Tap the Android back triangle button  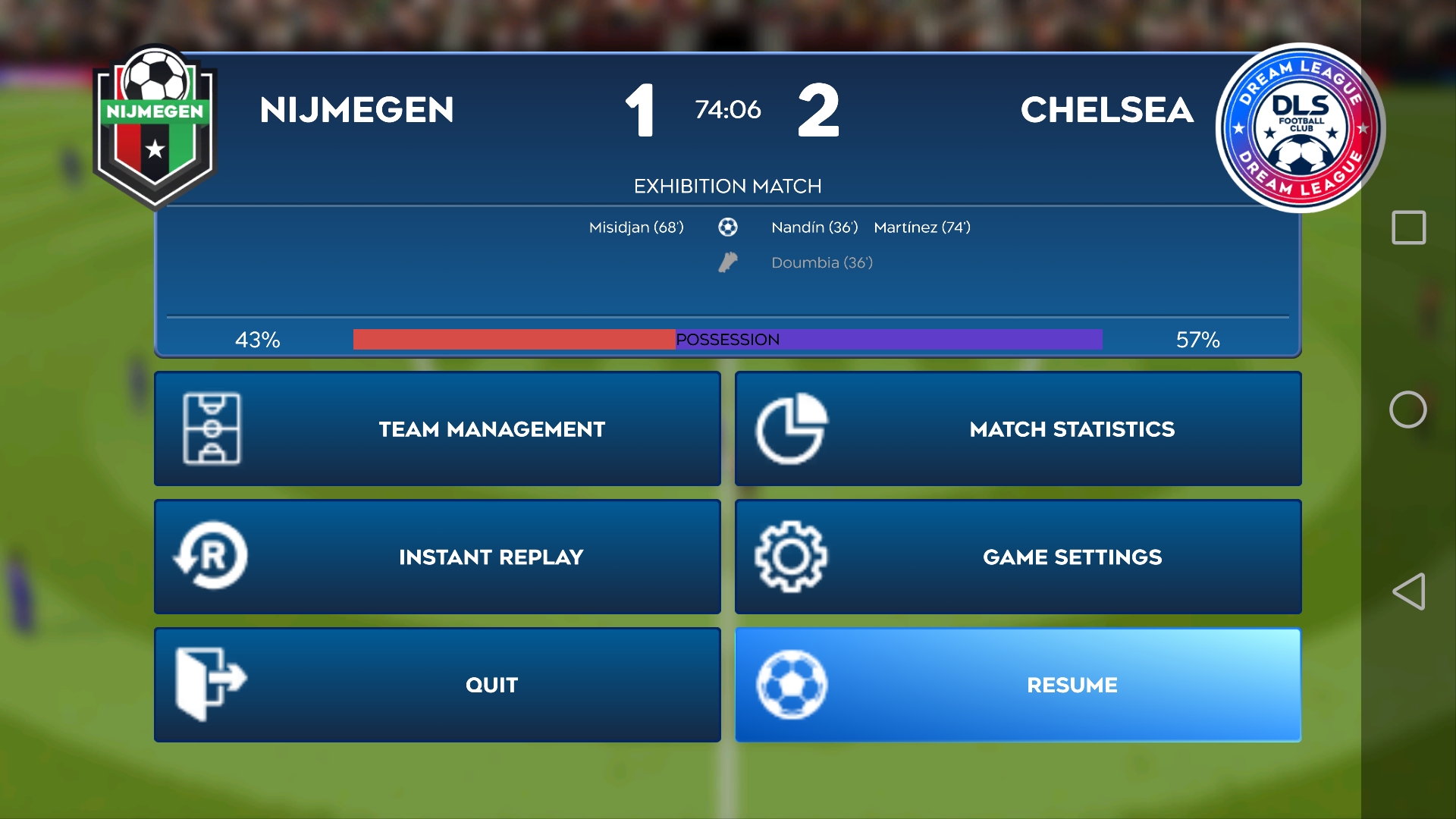1409,591
